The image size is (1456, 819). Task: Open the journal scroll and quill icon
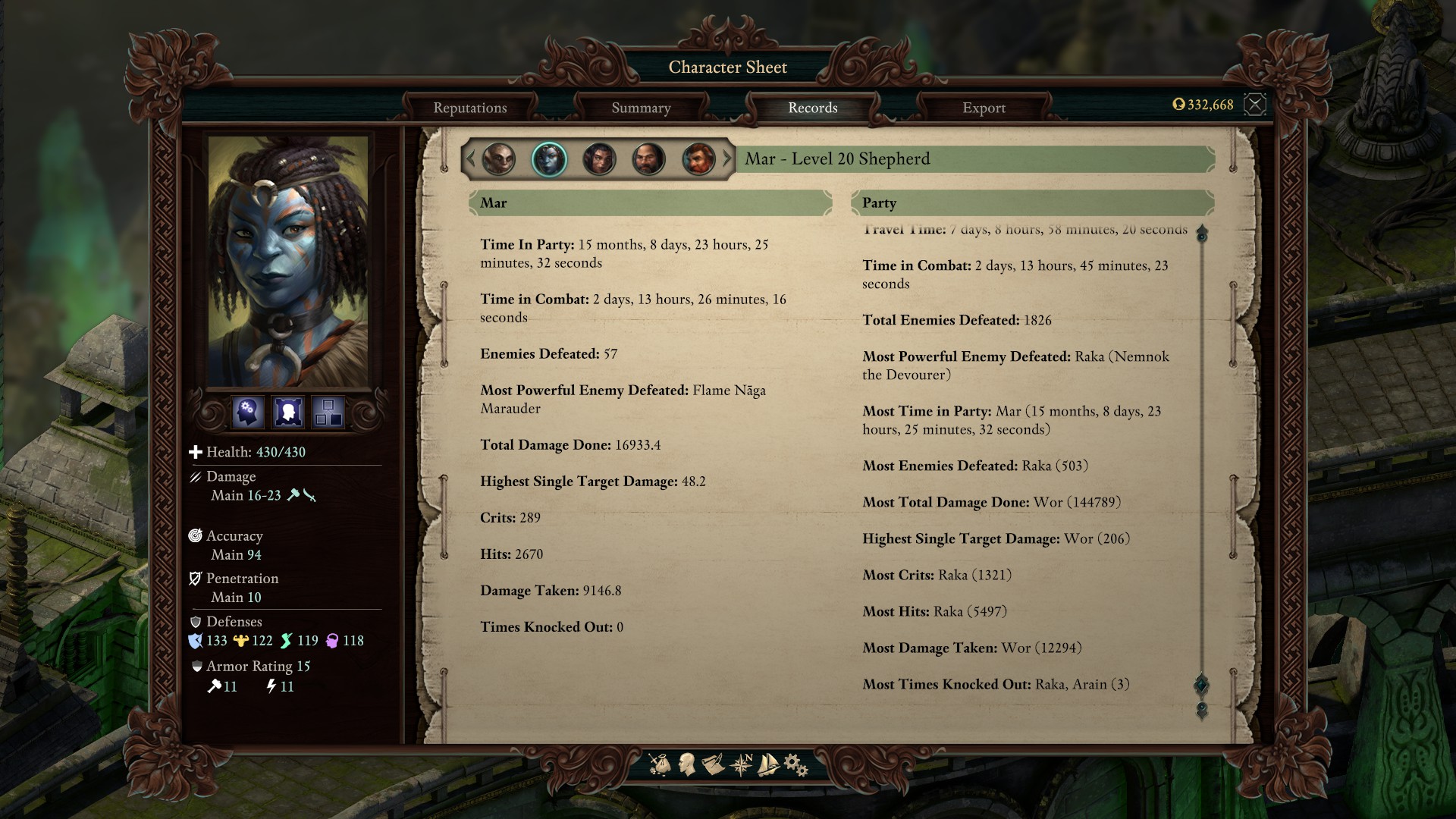714,764
